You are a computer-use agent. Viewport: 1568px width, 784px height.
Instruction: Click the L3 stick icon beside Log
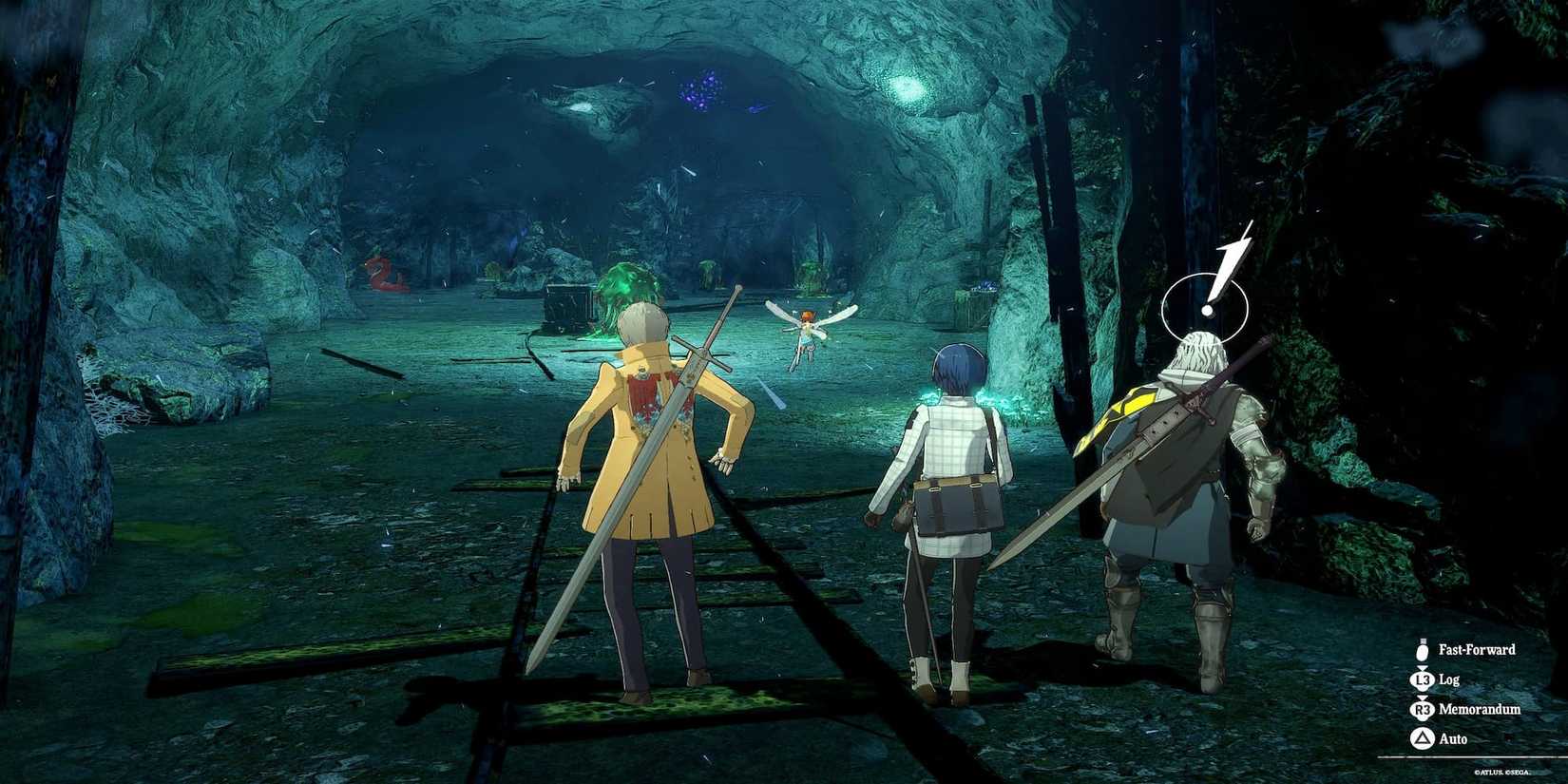click(1422, 679)
